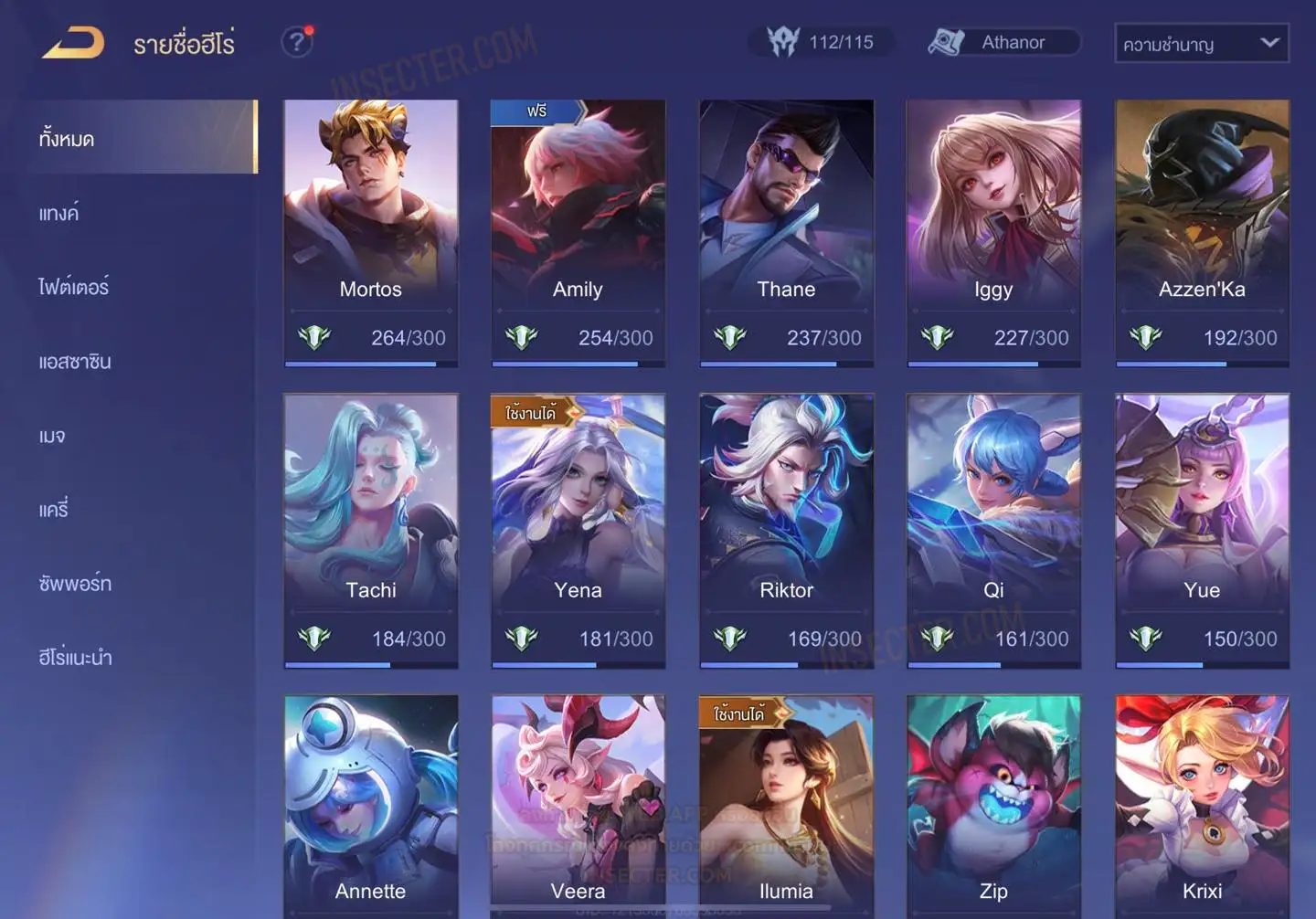The height and width of the screenshot is (919, 1316).
Task: Switch to the แครี่ category tab
Action: tap(54, 510)
